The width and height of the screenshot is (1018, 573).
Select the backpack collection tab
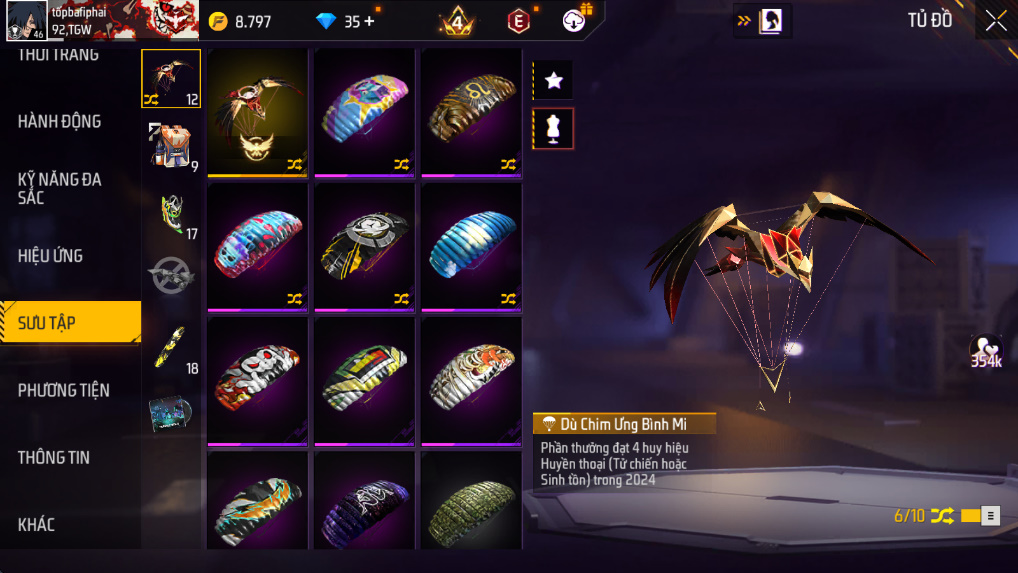click(x=170, y=144)
